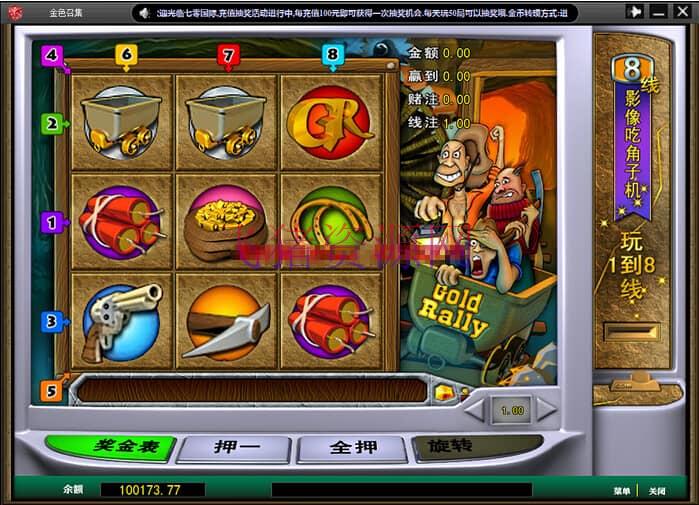Select payline marker 5
Screen dimensions: 699x505
coord(51,389)
